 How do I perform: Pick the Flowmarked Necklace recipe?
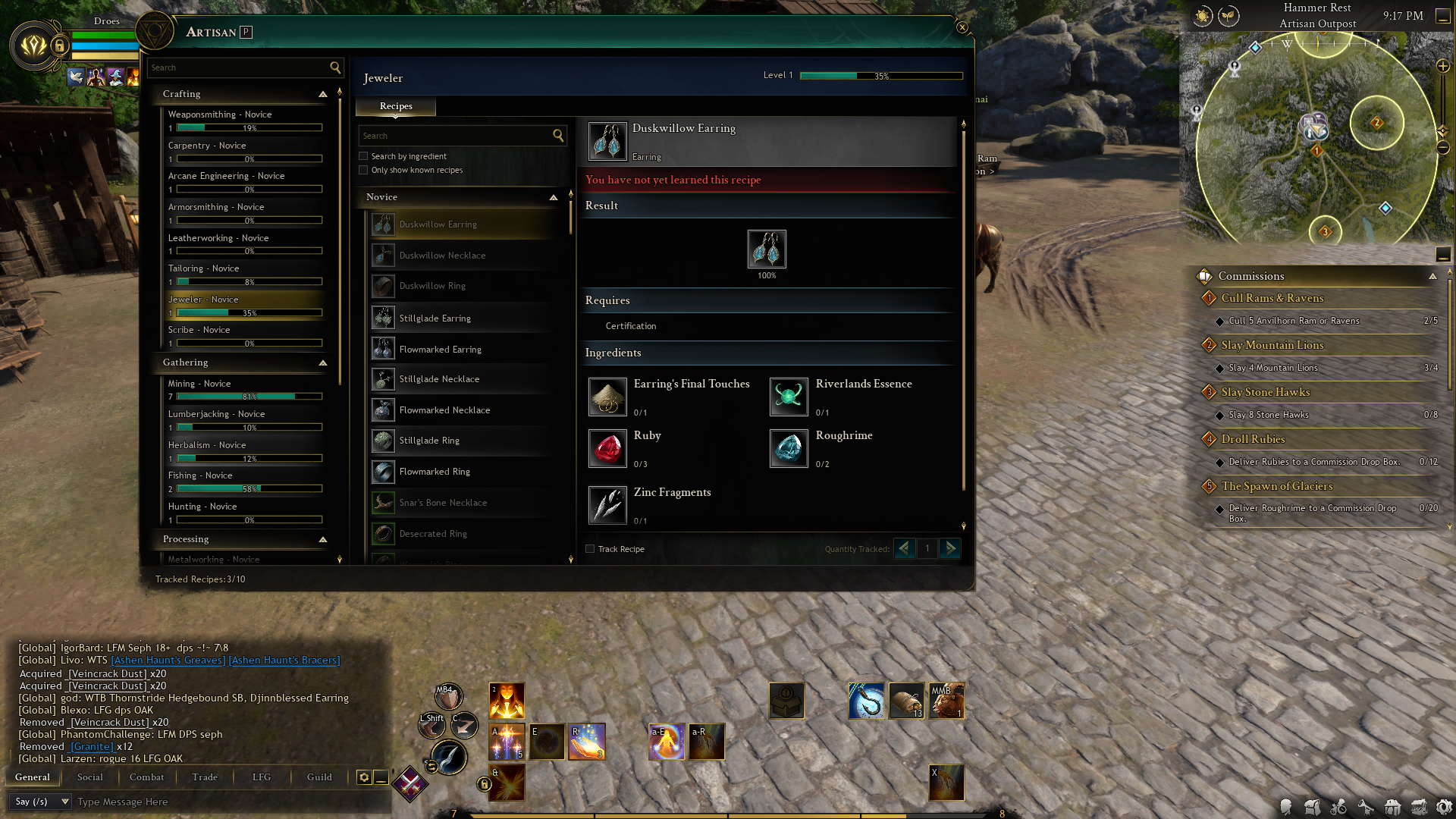[x=444, y=410]
